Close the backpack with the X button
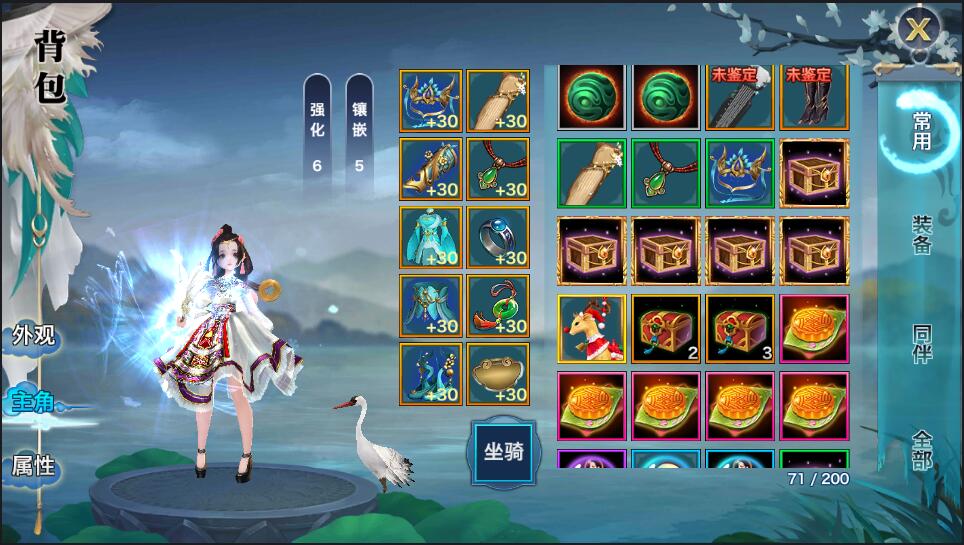 pyautogui.click(x=918, y=30)
